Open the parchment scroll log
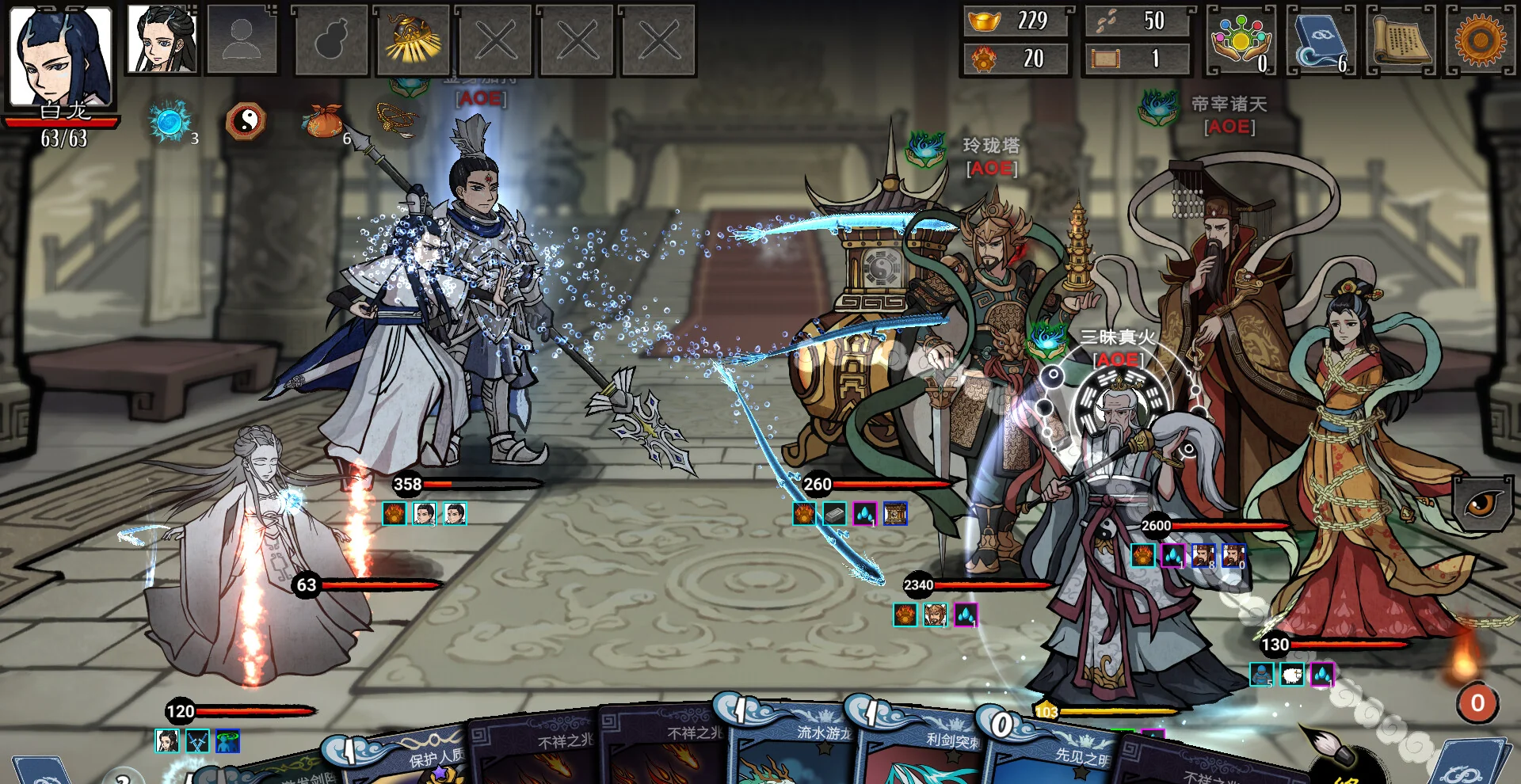 pyautogui.click(x=1401, y=40)
